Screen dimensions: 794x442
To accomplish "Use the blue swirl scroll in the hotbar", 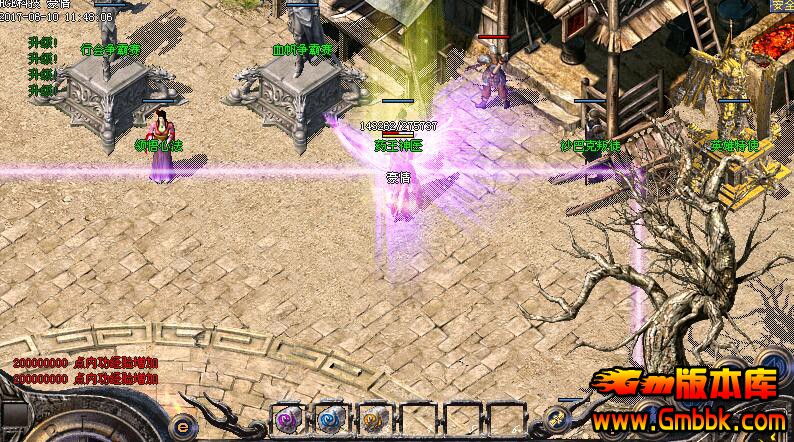I will pyautogui.click(x=330, y=419).
